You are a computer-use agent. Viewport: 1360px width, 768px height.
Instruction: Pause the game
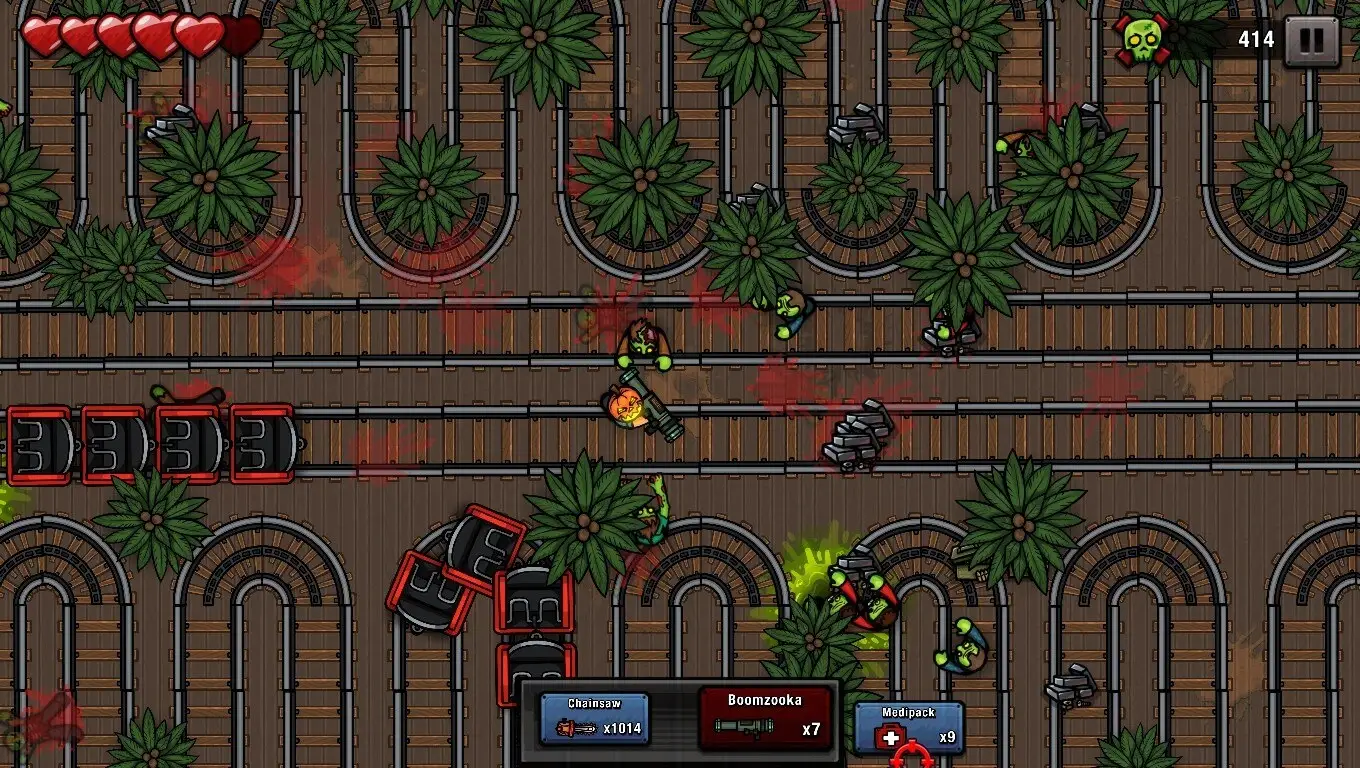tap(1311, 41)
